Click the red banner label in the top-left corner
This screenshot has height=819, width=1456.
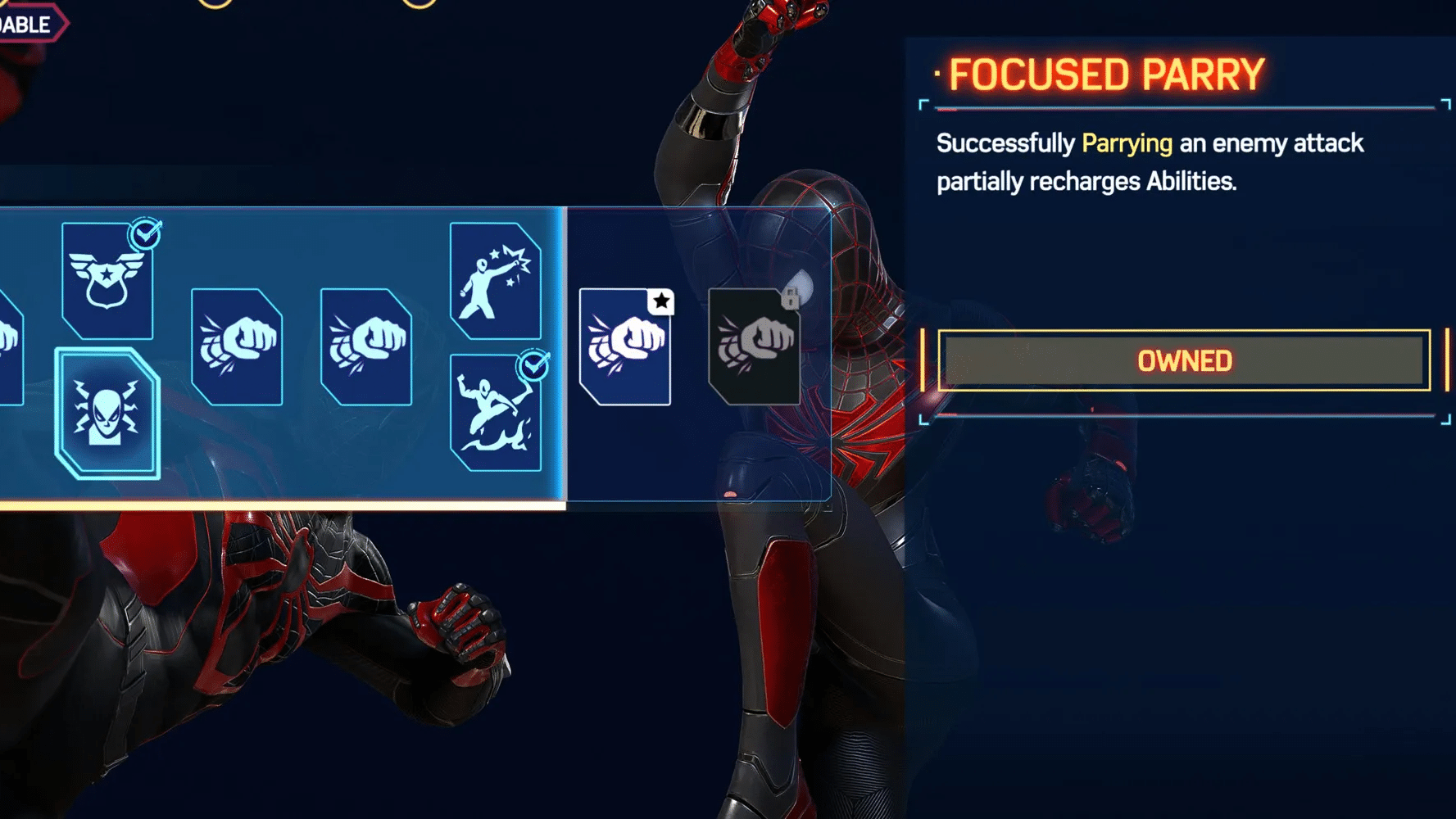(x=23, y=23)
